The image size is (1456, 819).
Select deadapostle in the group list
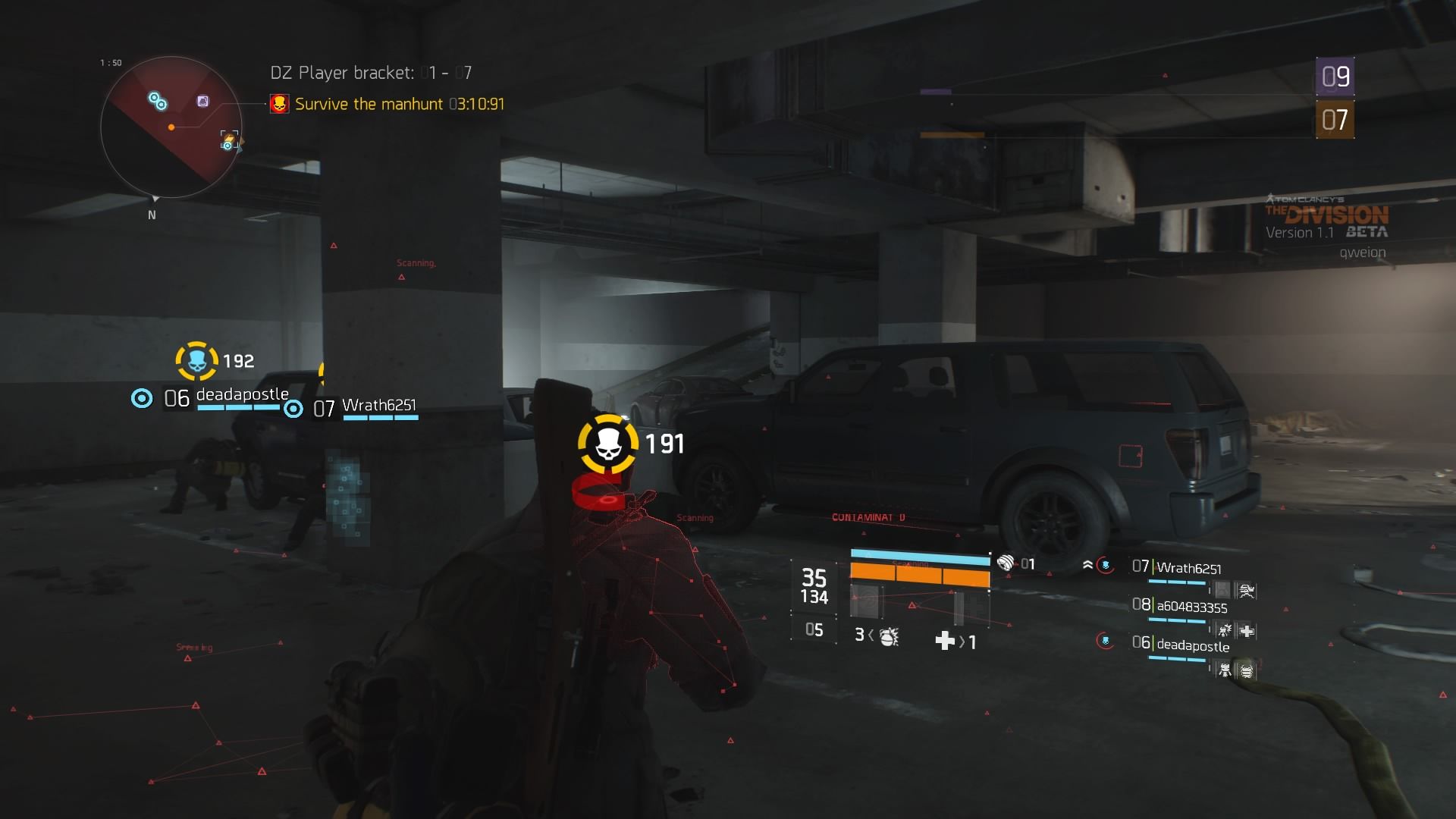[x=1192, y=645]
